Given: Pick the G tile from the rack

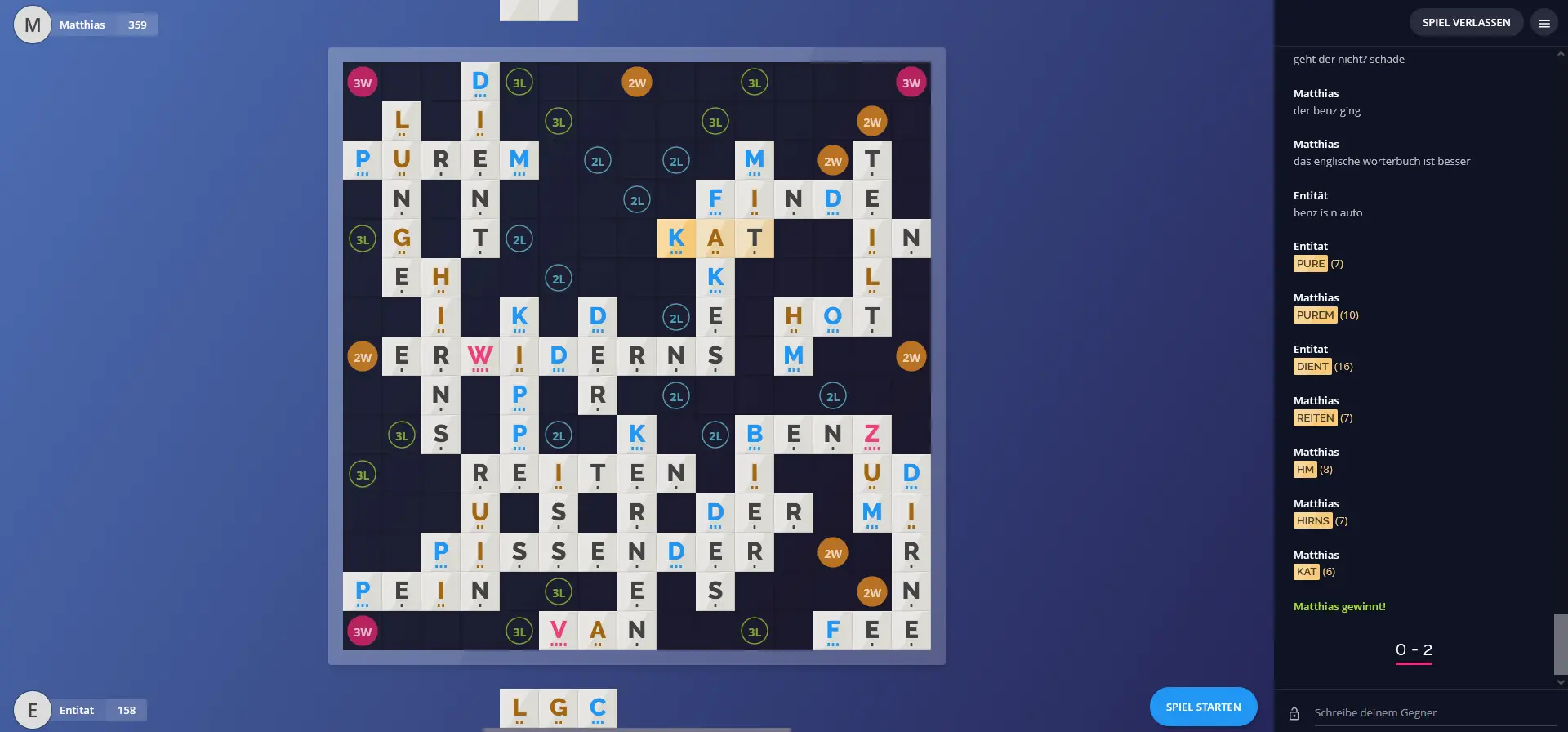Looking at the screenshot, I should [x=559, y=707].
